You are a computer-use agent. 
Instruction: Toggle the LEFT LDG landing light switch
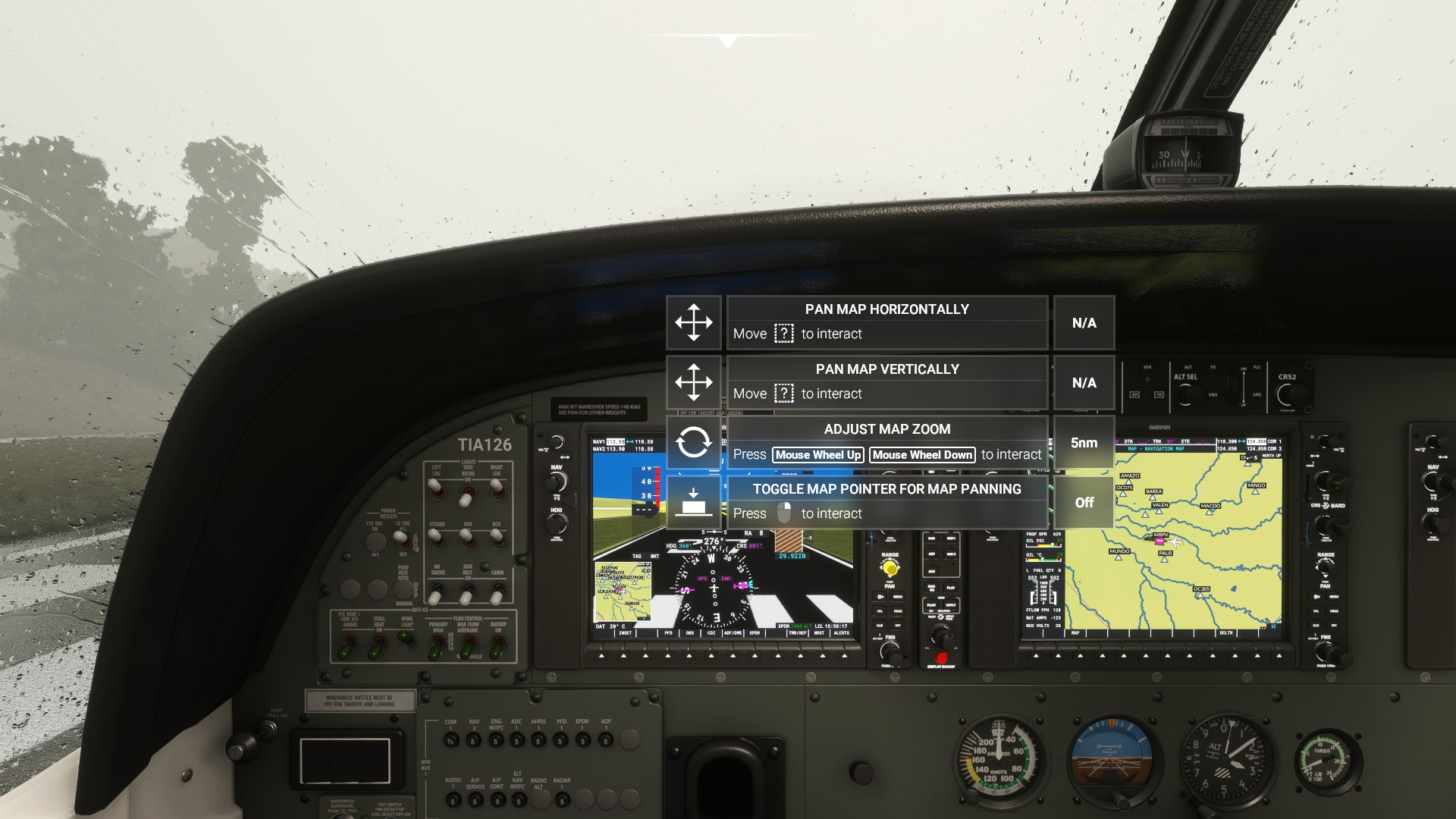click(435, 489)
